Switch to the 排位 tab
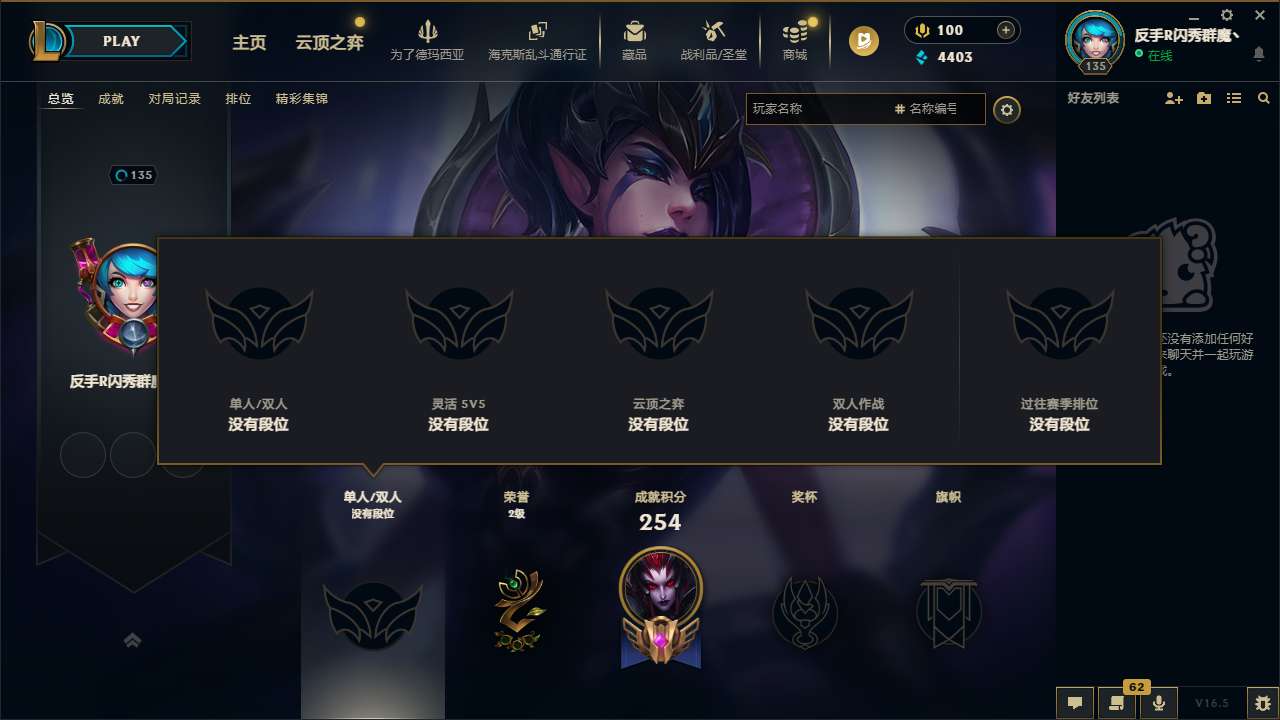This screenshot has width=1280, height=720. pos(239,98)
